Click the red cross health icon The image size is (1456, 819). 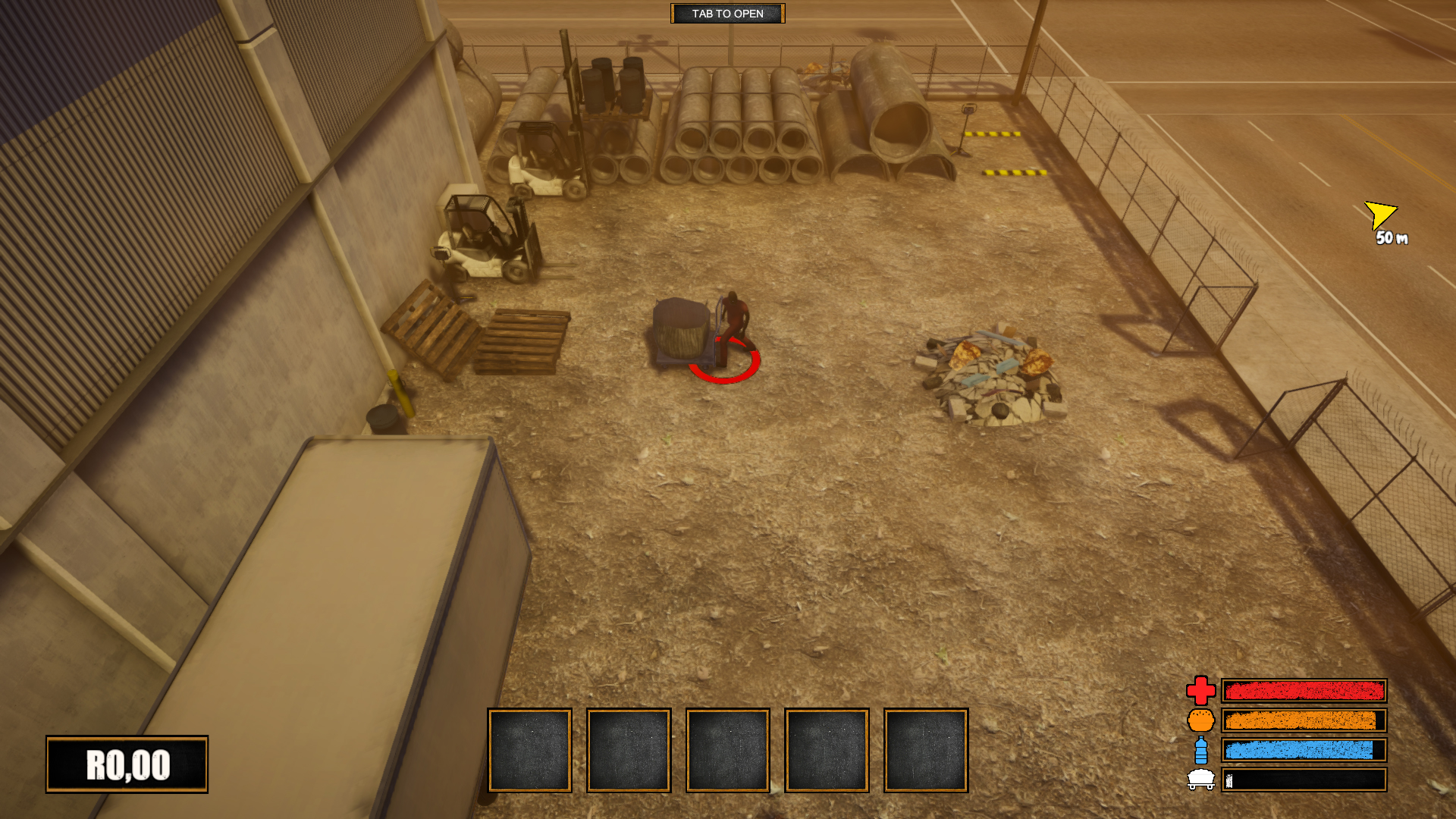(x=1200, y=691)
